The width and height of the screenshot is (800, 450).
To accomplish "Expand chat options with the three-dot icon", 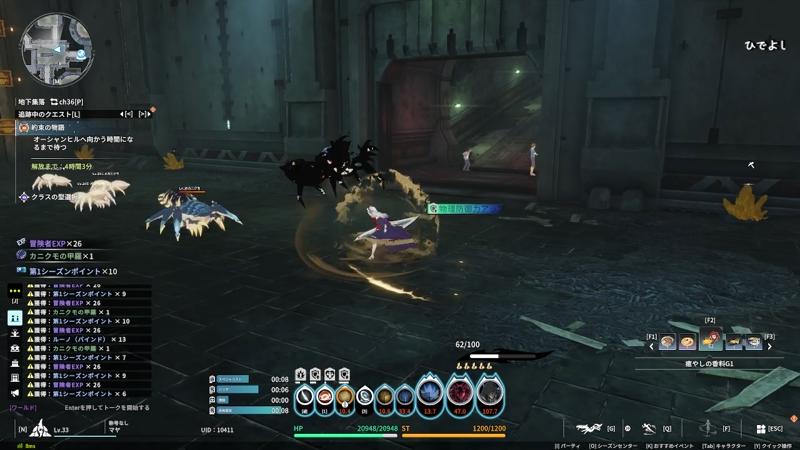I will (15, 285).
